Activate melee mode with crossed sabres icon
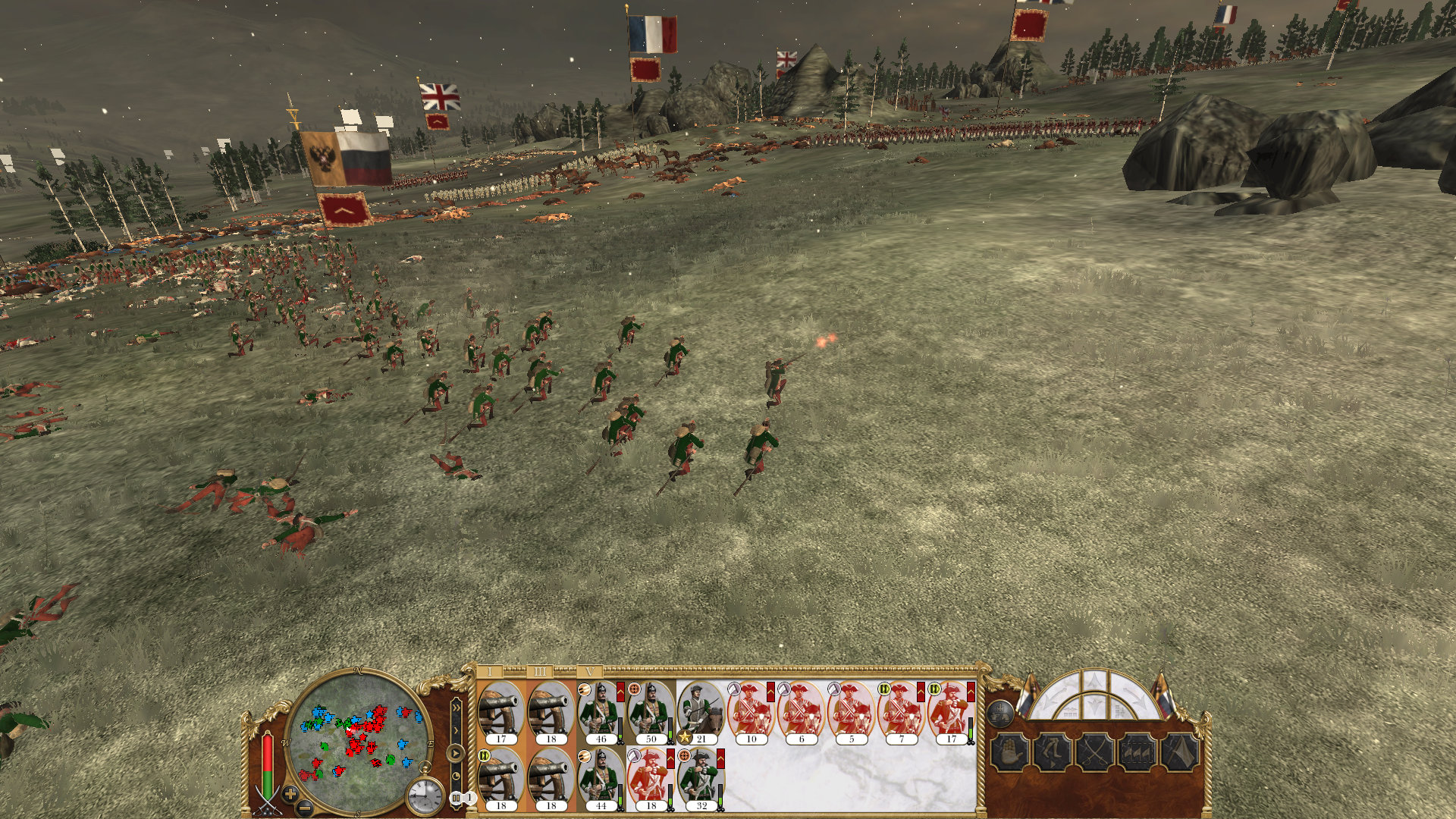1456x819 pixels. click(x=1095, y=753)
